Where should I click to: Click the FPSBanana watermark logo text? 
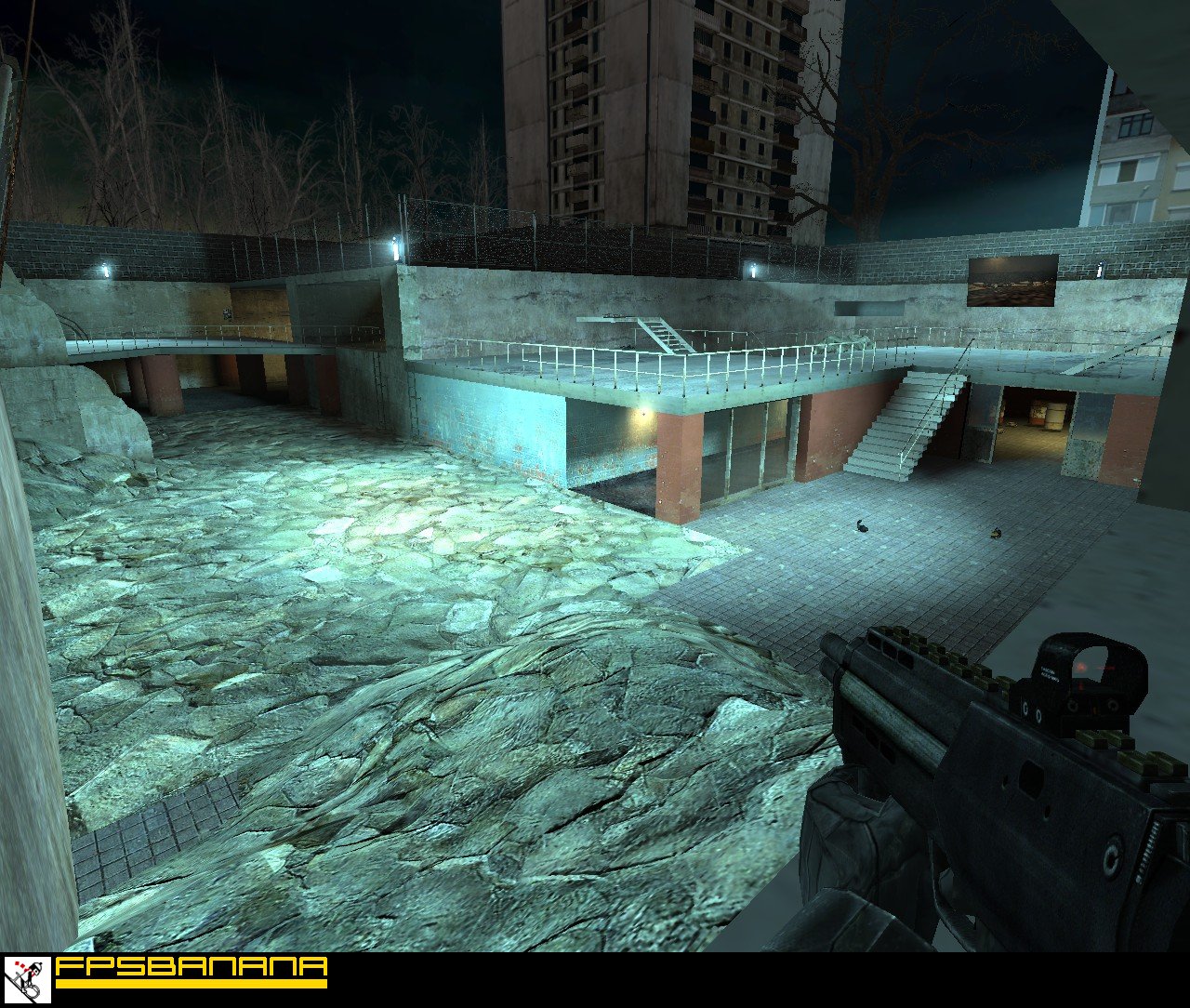pyautogui.click(x=191, y=968)
